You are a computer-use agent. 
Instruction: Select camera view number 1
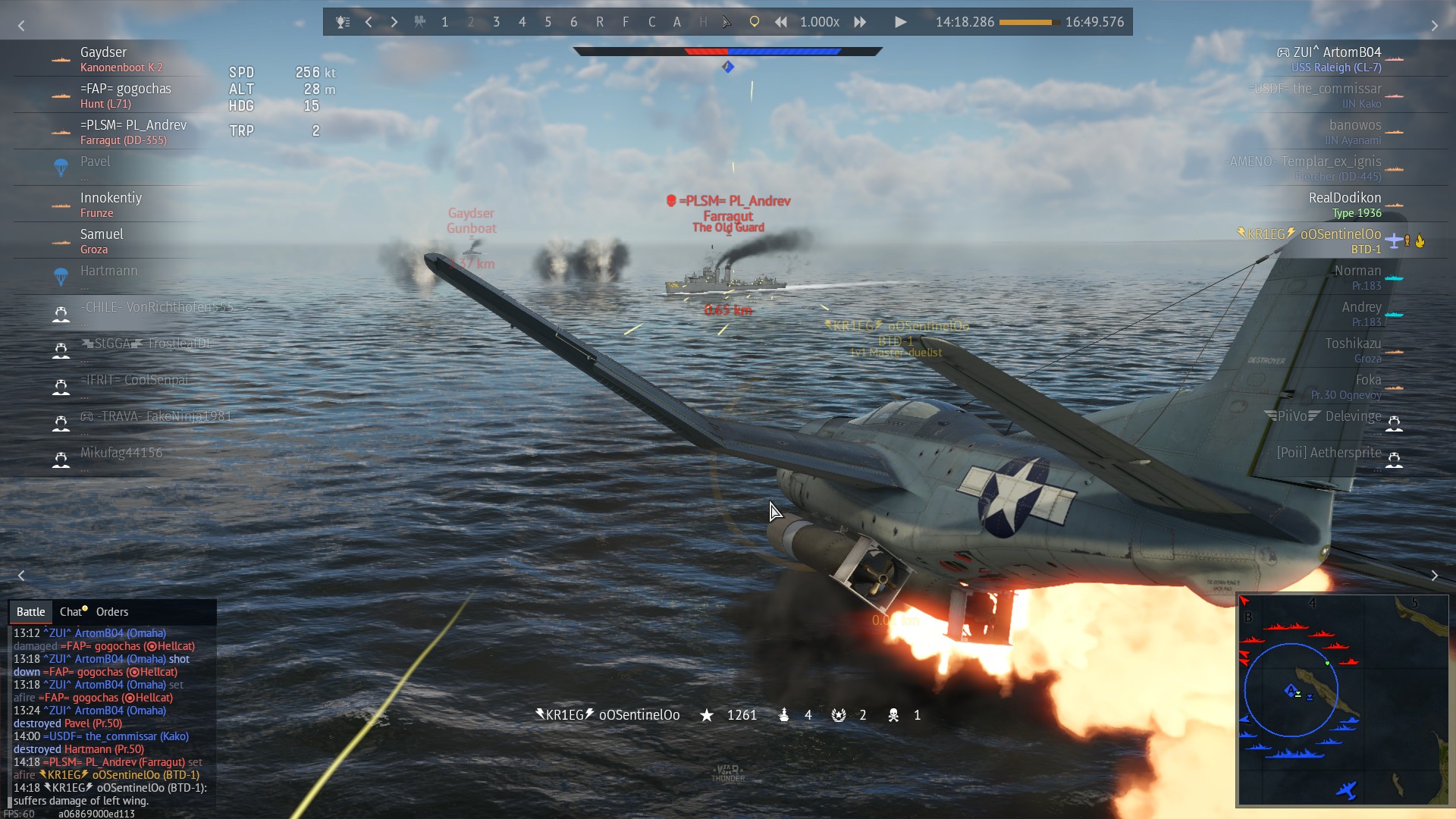coord(445,22)
